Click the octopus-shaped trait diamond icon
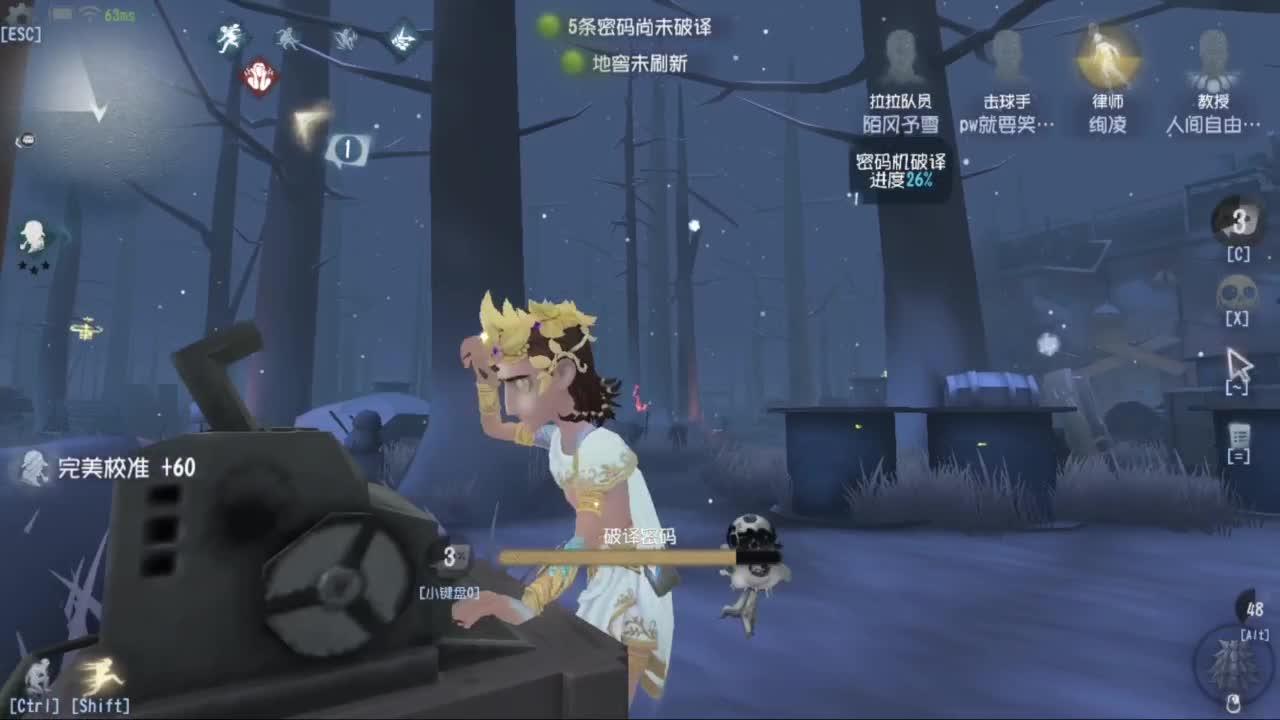The width and height of the screenshot is (1280, 720). click(x=288, y=38)
